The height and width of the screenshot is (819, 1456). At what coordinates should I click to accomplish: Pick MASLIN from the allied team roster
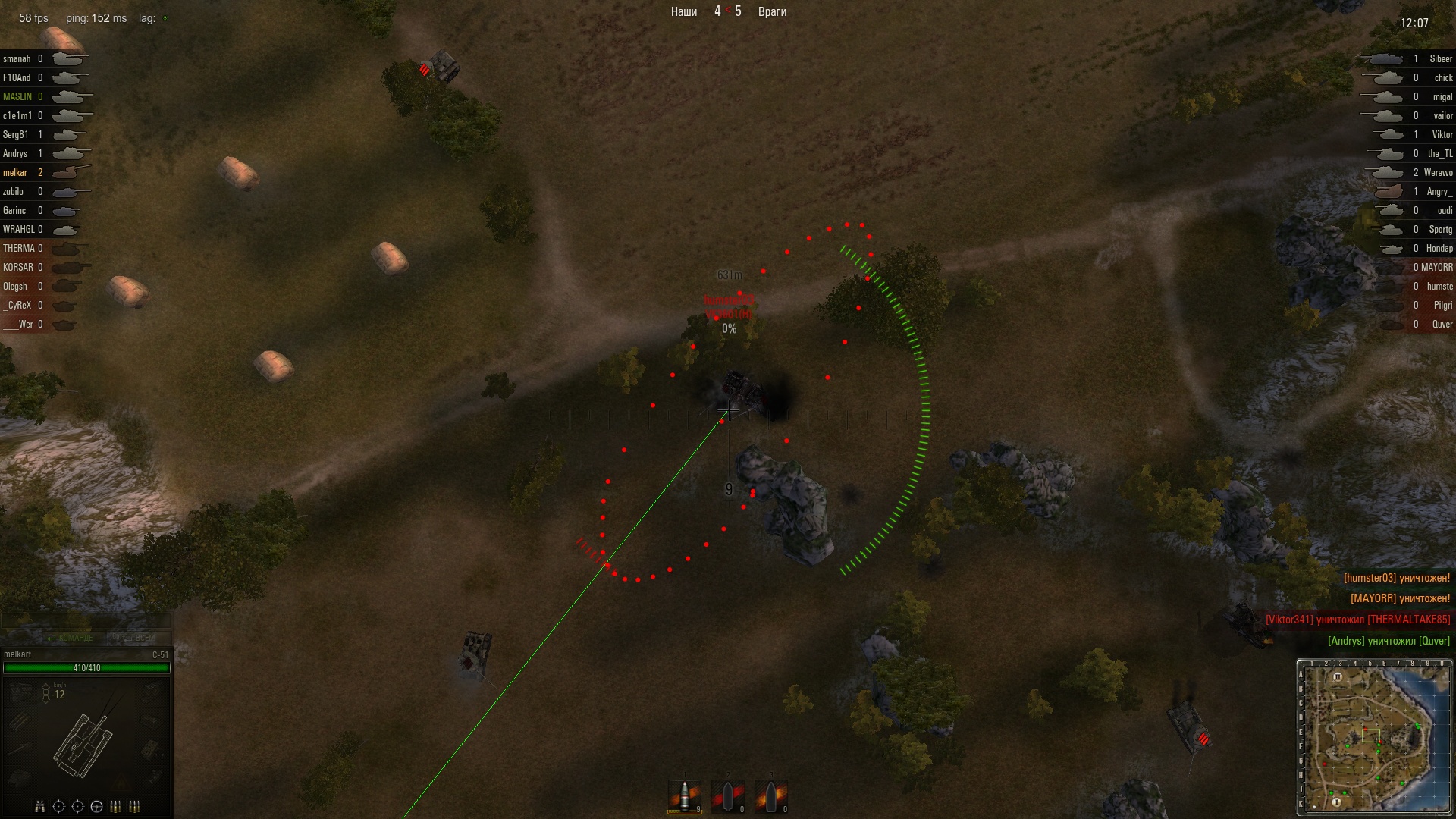[x=17, y=97]
